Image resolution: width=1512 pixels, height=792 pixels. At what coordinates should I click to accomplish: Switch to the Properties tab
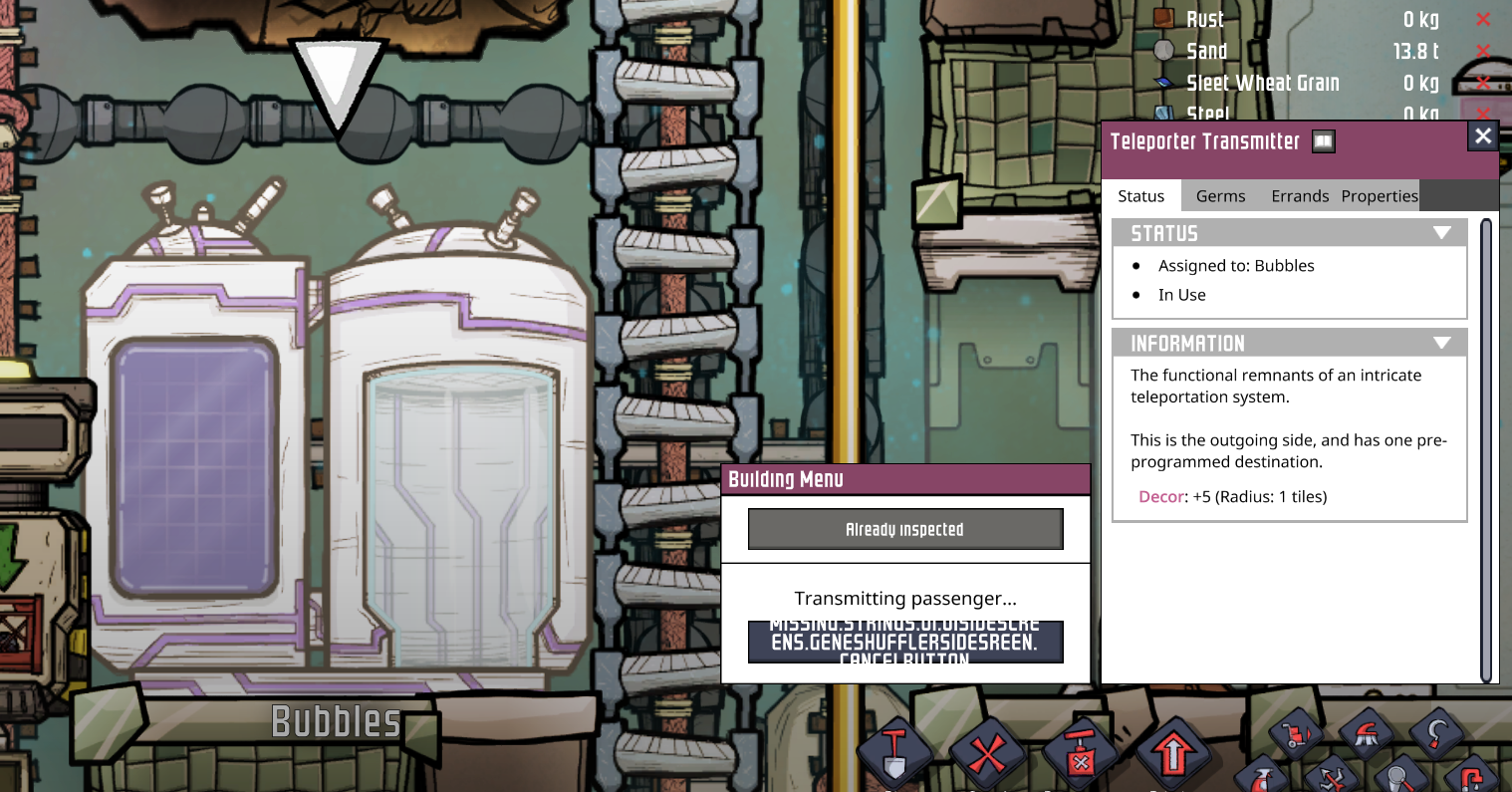pos(1380,196)
